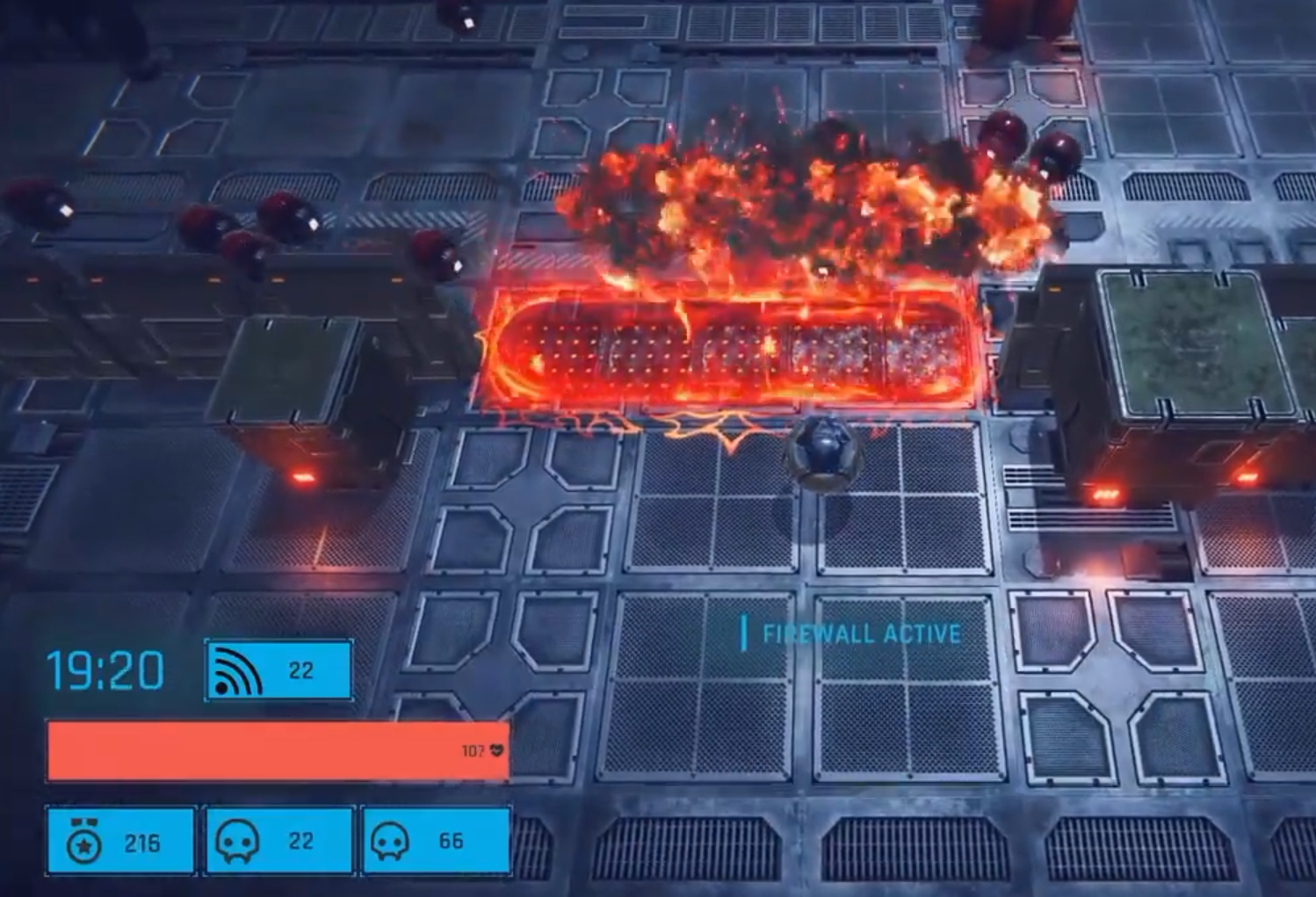Expand the kill counter panel showing 66
This screenshot has height=897, width=1316.
[x=435, y=840]
